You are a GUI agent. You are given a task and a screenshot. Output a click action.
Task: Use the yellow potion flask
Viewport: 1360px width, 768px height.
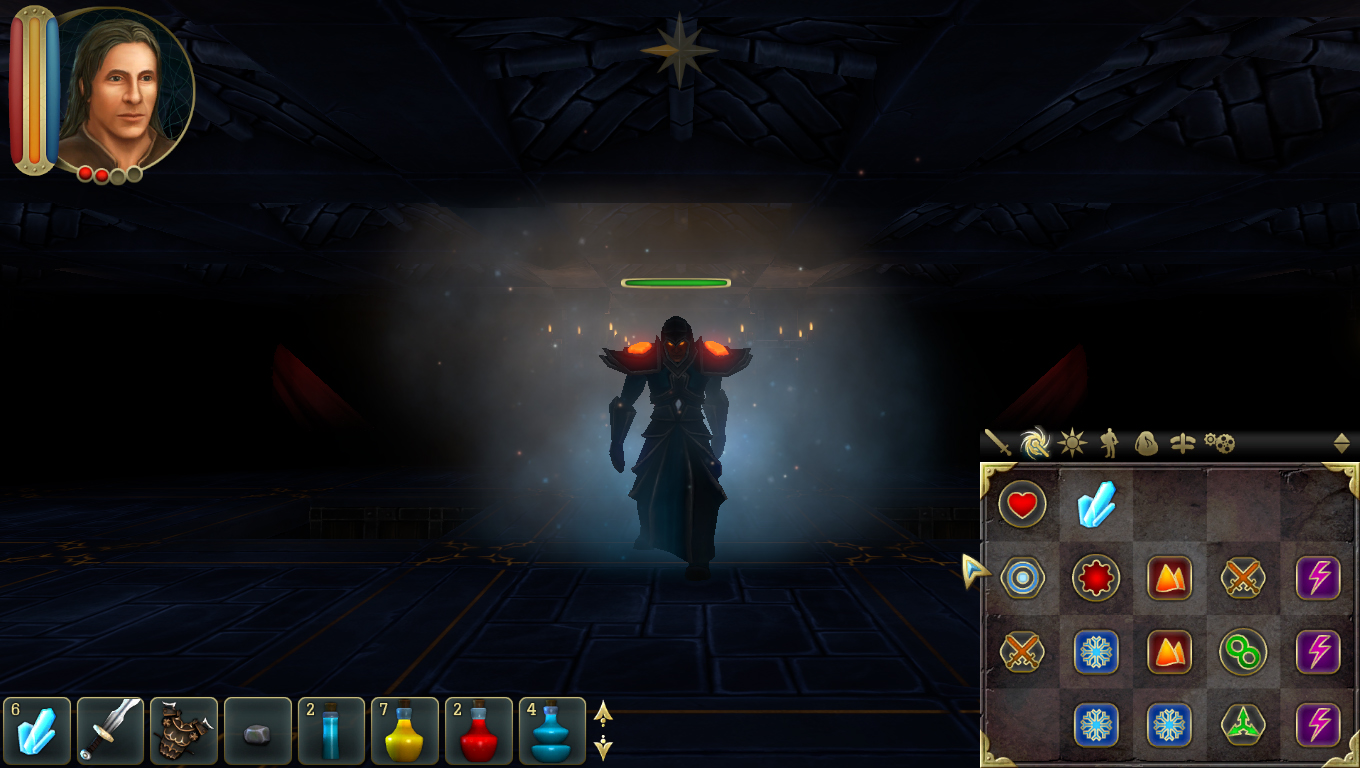pos(405,731)
